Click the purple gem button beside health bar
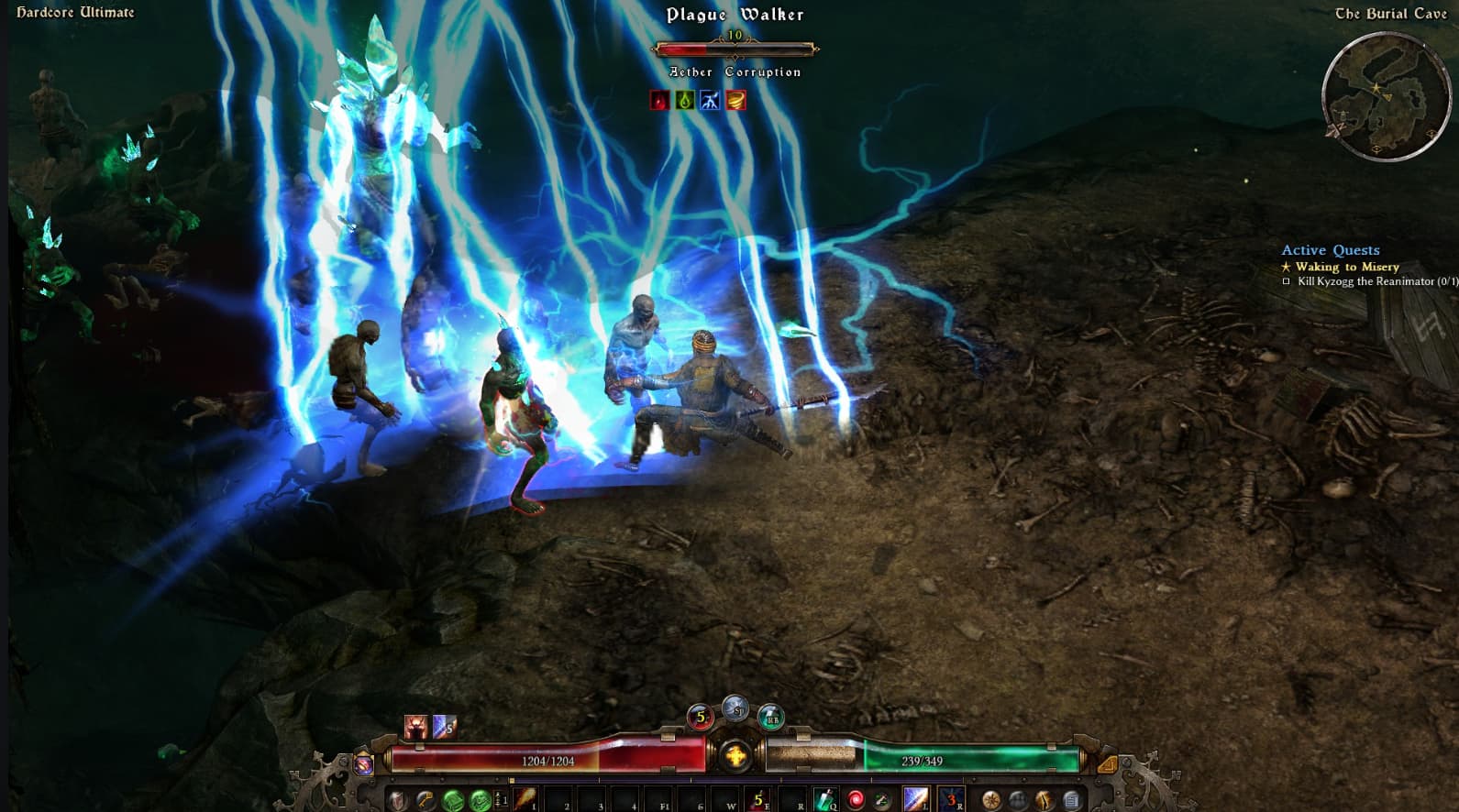The image size is (1459, 812). point(364,763)
